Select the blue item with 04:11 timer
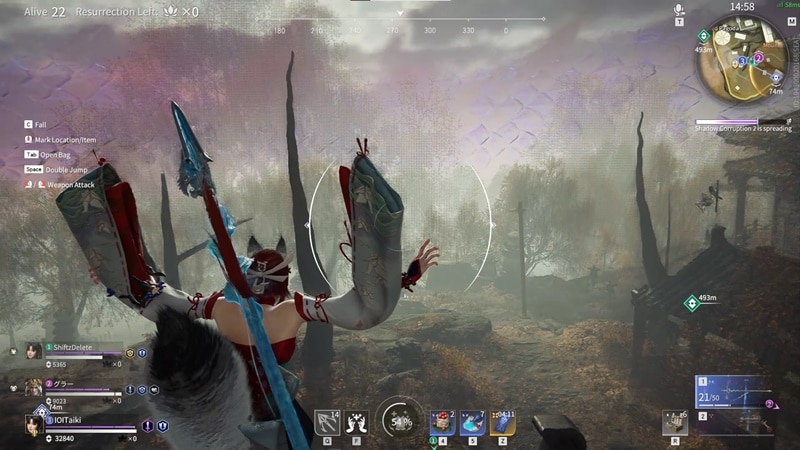The width and height of the screenshot is (800, 450). 503,422
